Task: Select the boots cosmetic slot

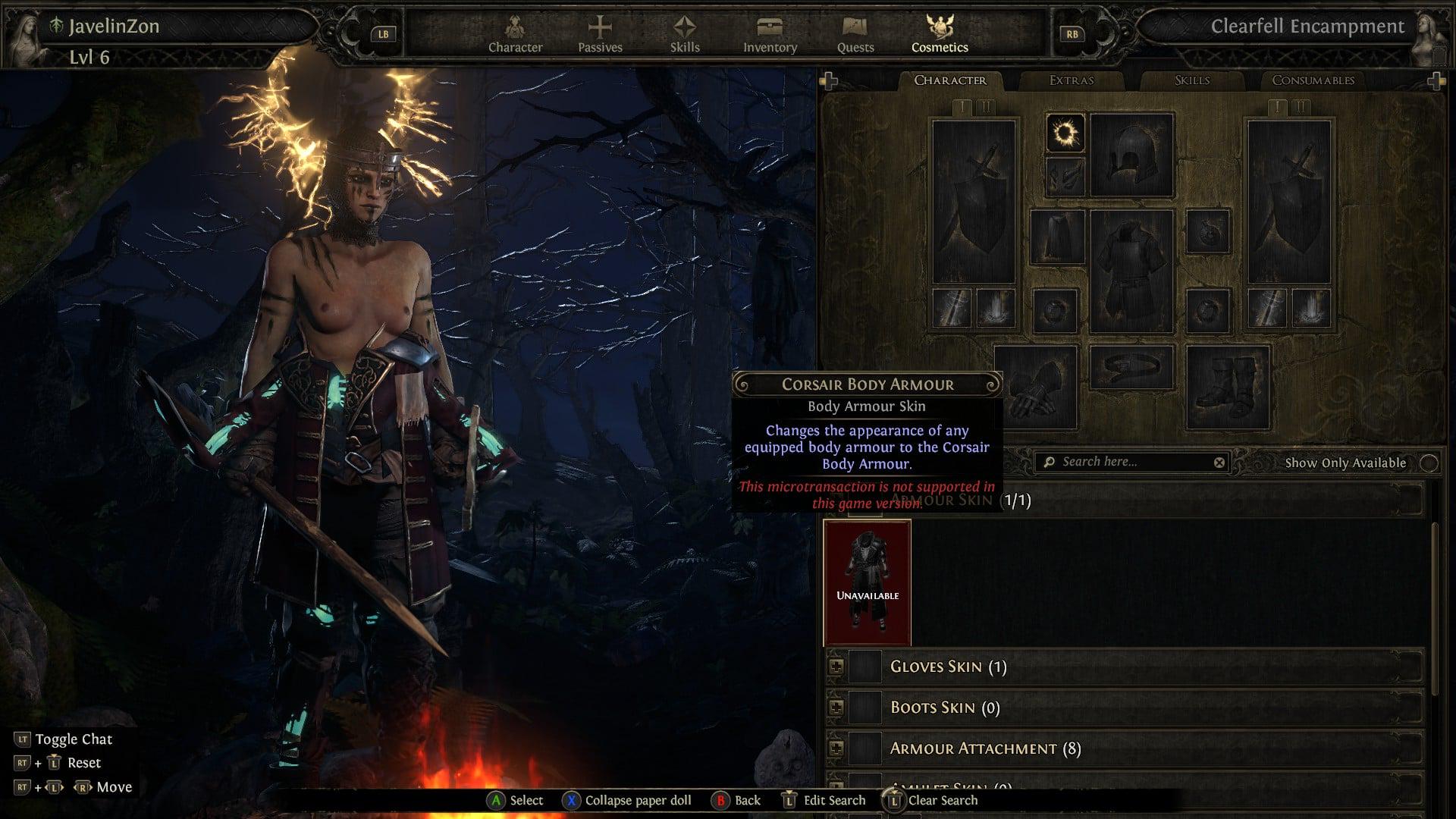Action: tap(1228, 387)
